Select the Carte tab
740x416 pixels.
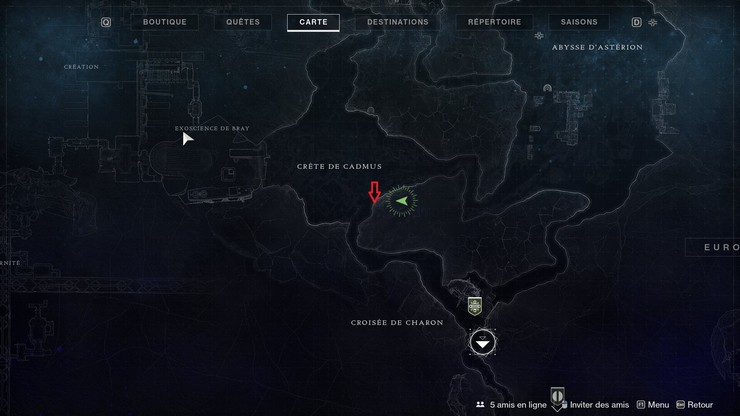[313, 22]
